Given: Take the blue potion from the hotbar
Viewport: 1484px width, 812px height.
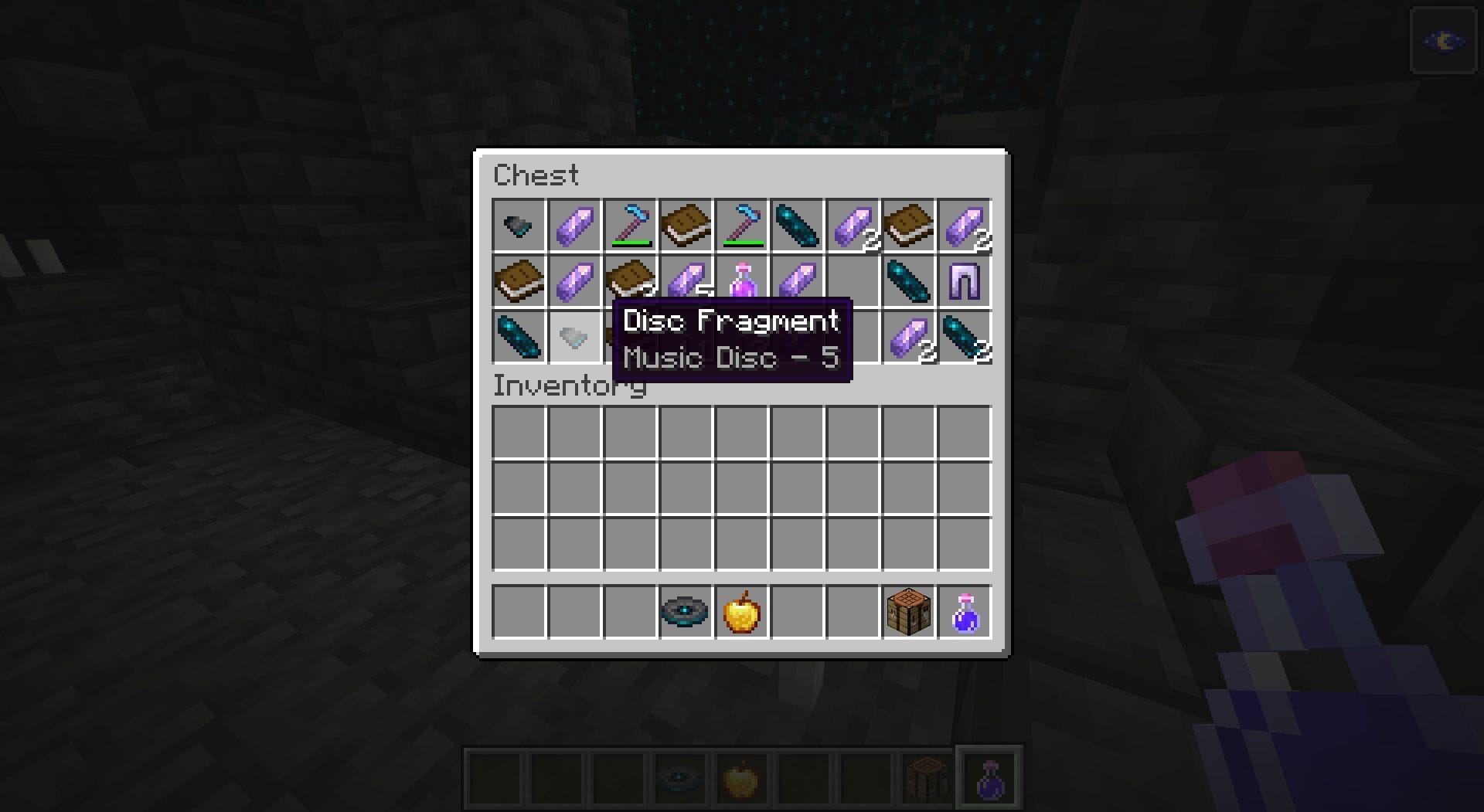Looking at the screenshot, I should [966, 613].
